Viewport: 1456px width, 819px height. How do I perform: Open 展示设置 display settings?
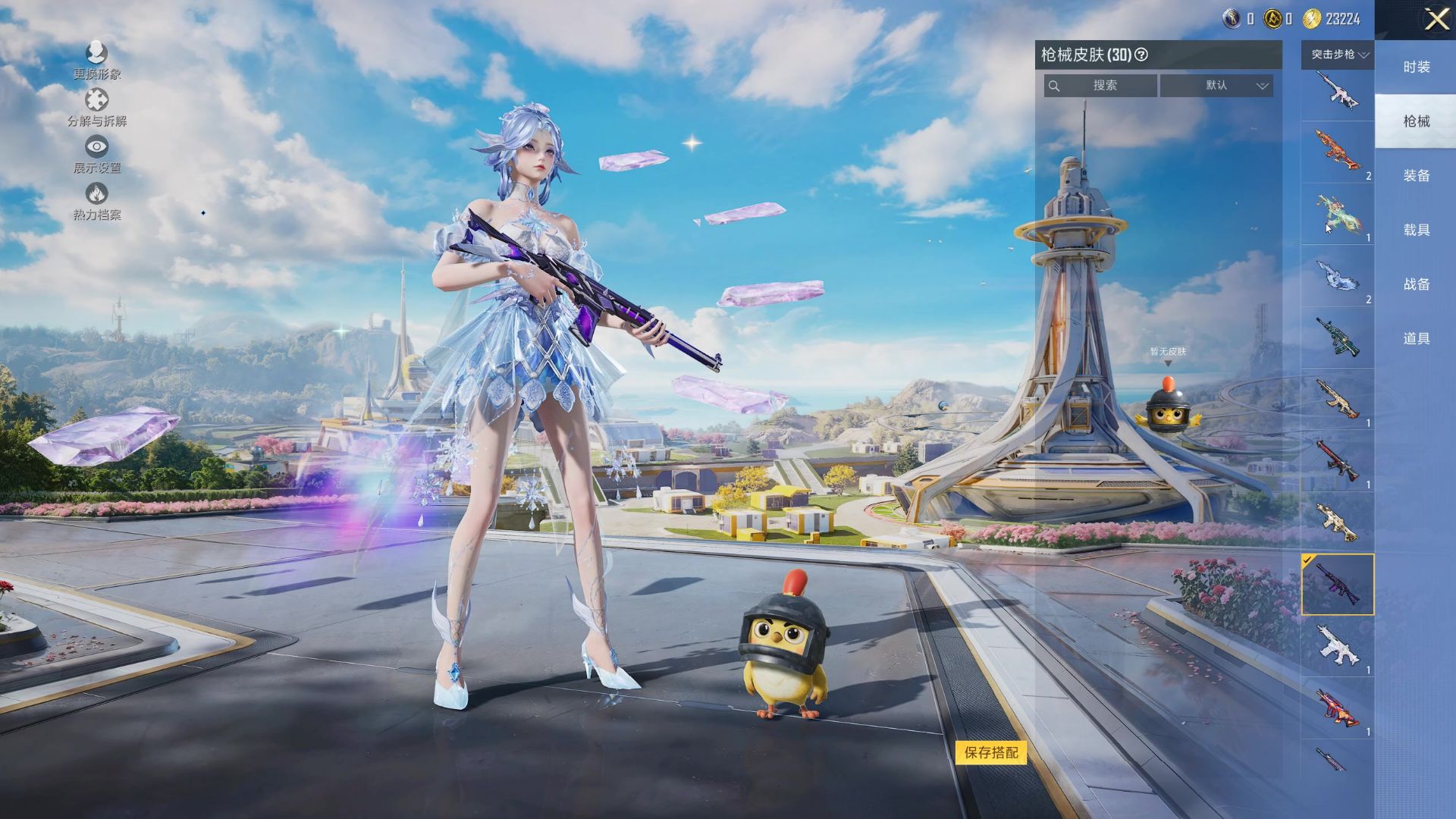[97, 154]
